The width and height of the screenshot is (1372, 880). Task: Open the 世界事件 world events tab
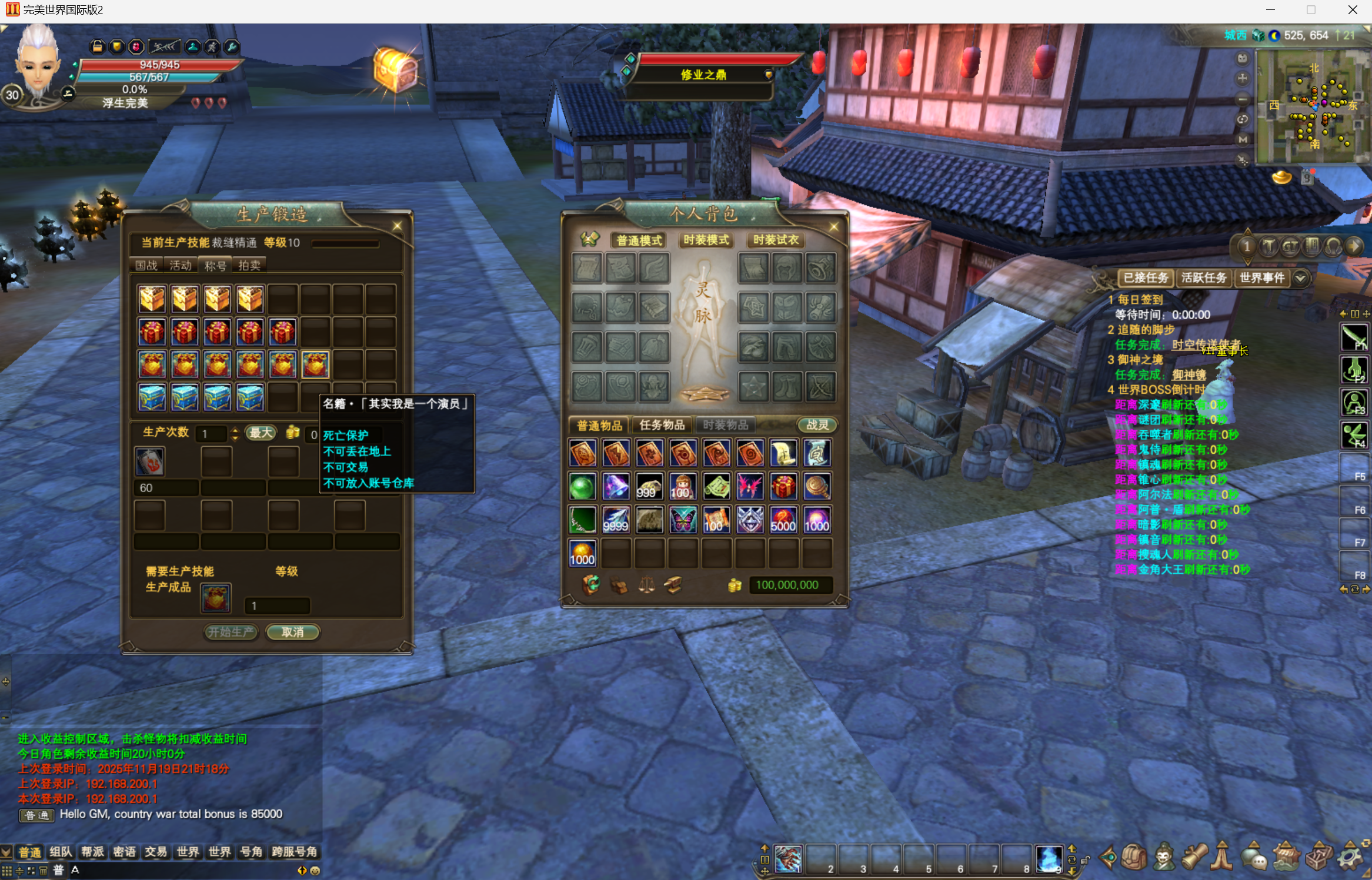[1261, 278]
